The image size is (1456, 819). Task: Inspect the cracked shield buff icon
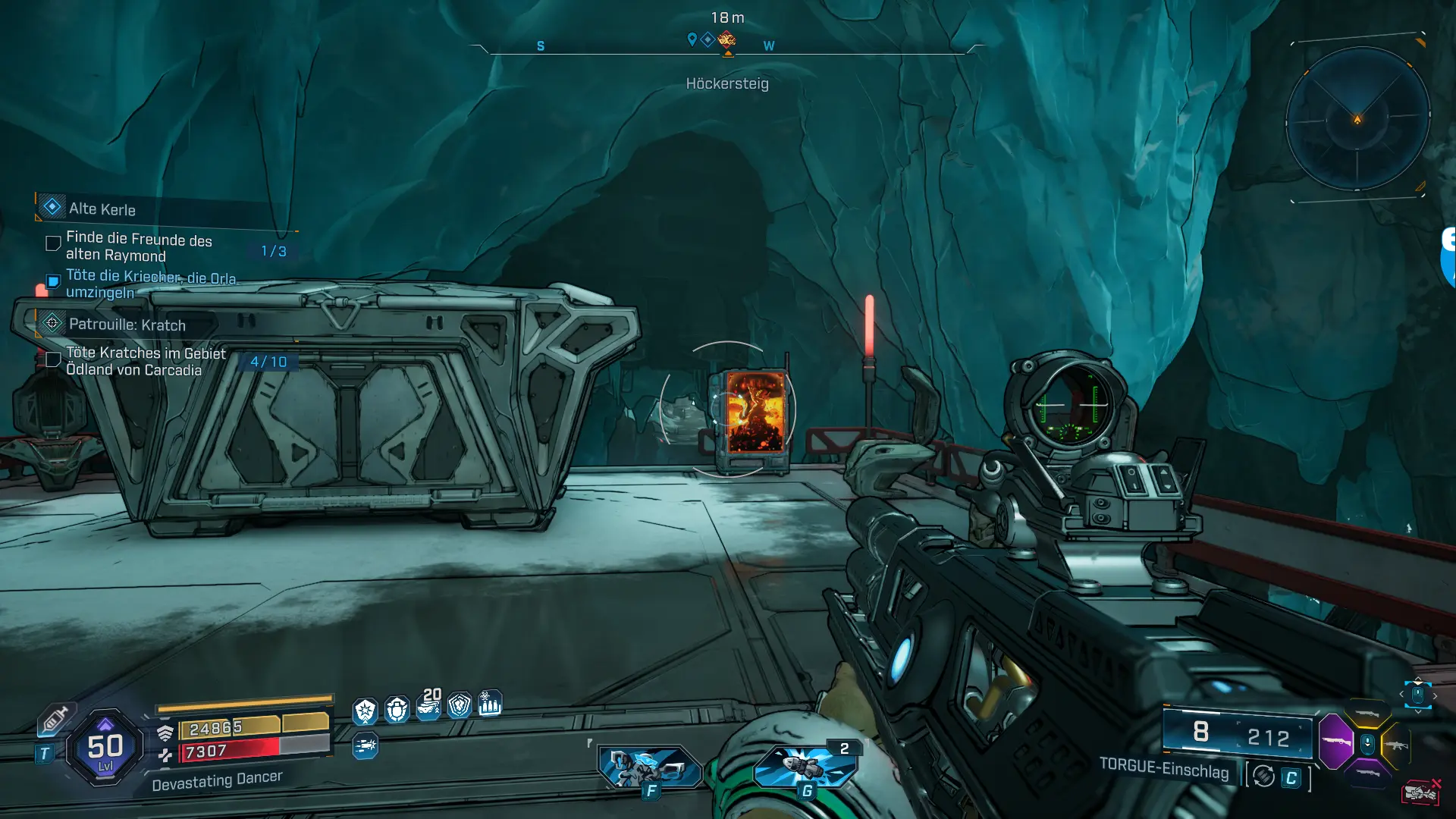pyautogui.click(x=460, y=706)
